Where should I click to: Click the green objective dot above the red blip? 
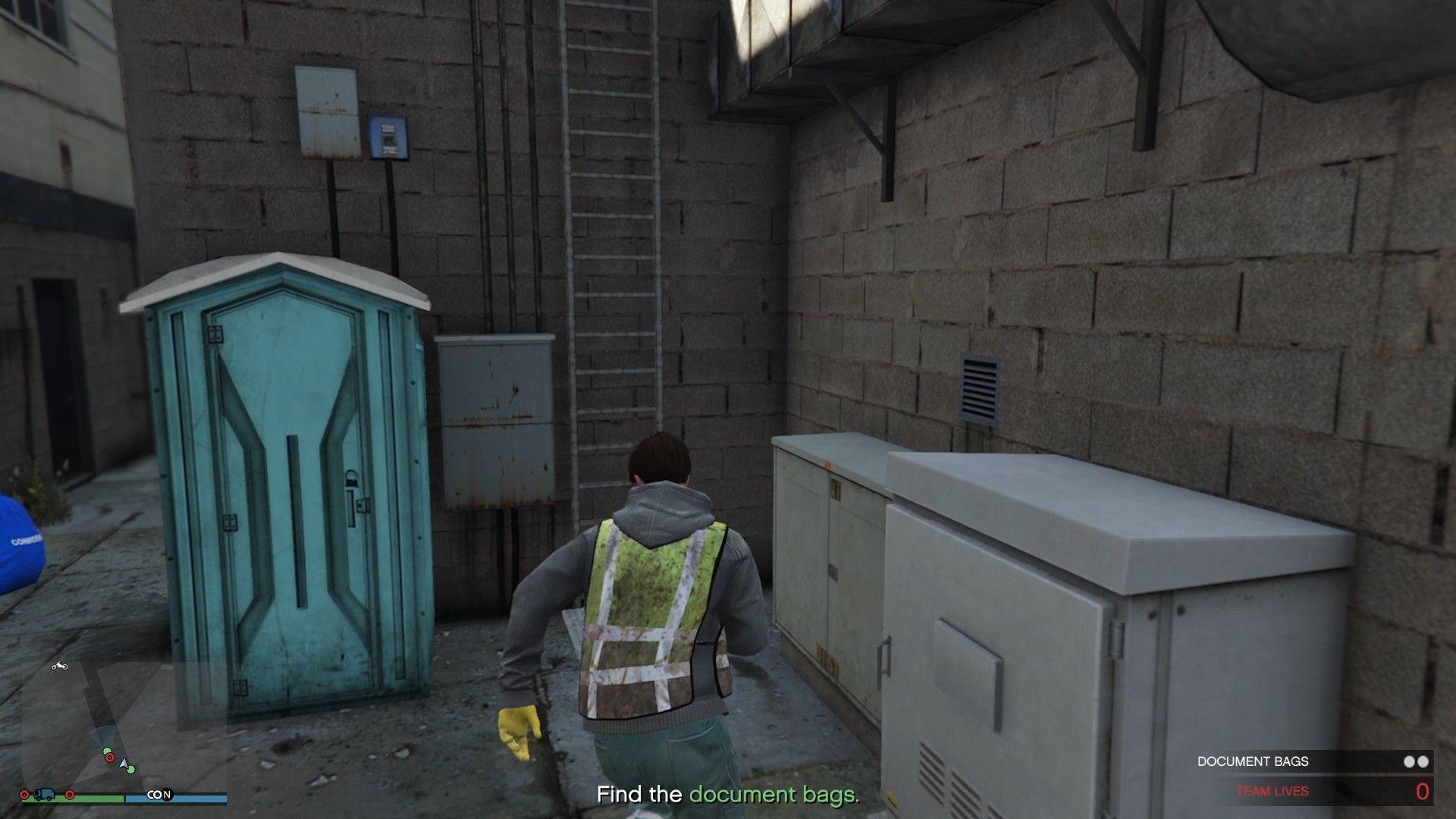(108, 751)
